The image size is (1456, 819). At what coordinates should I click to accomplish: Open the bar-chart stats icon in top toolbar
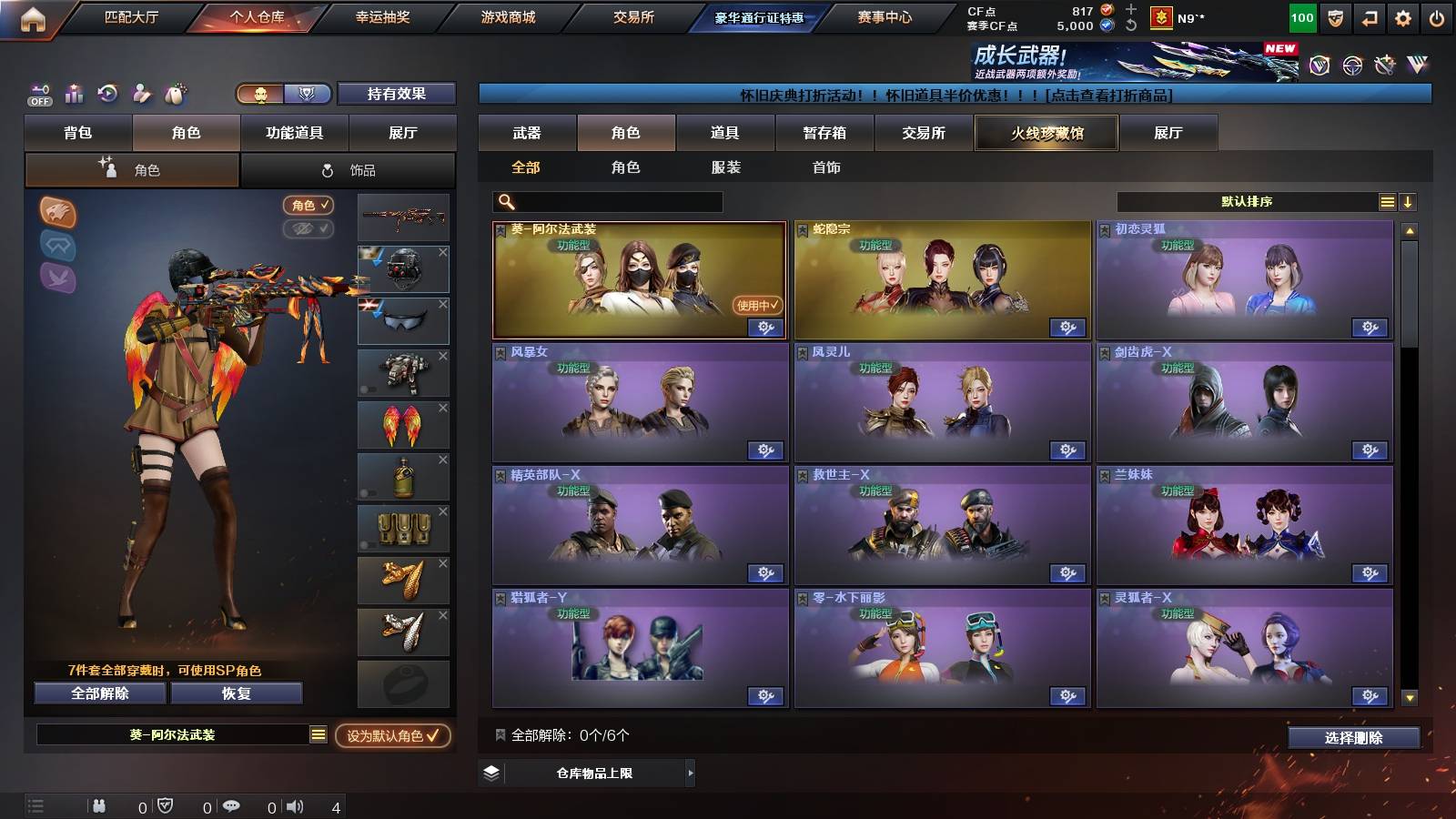pyautogui.click(x=73, y=94)
